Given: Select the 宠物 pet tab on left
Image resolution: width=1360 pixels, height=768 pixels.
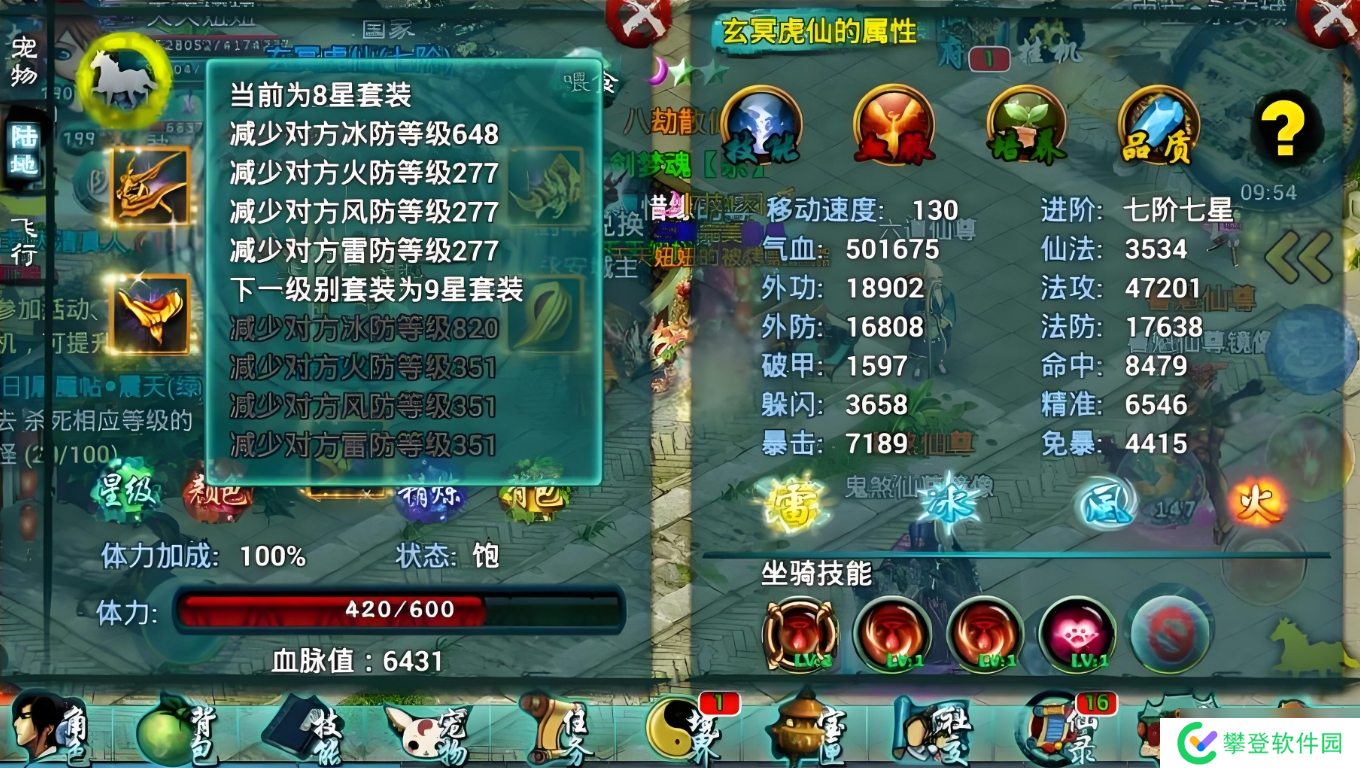Looking at the screenshot, I should click(x=23, y=60).
